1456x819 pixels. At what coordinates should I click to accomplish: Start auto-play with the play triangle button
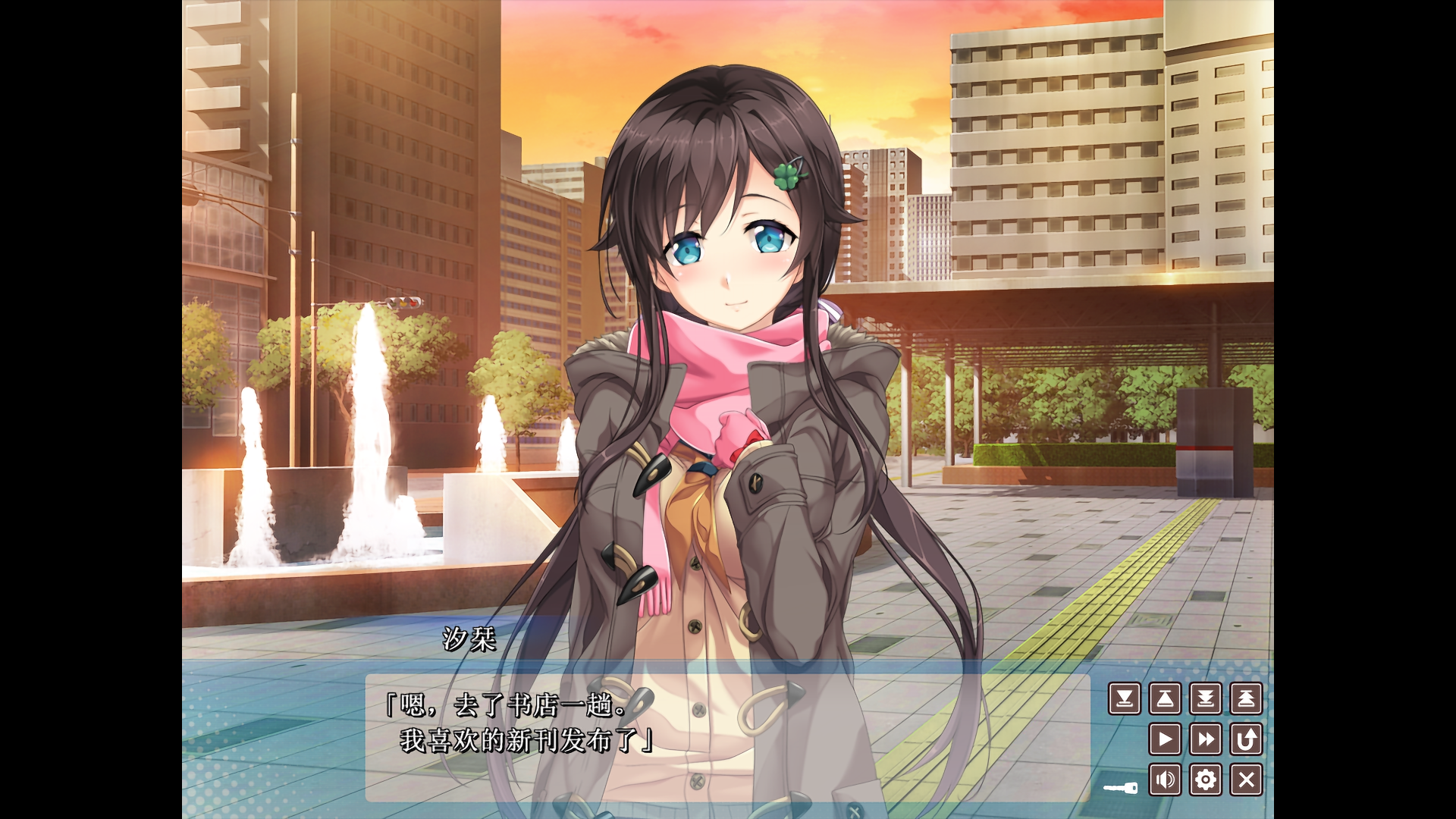(1165, 739)
